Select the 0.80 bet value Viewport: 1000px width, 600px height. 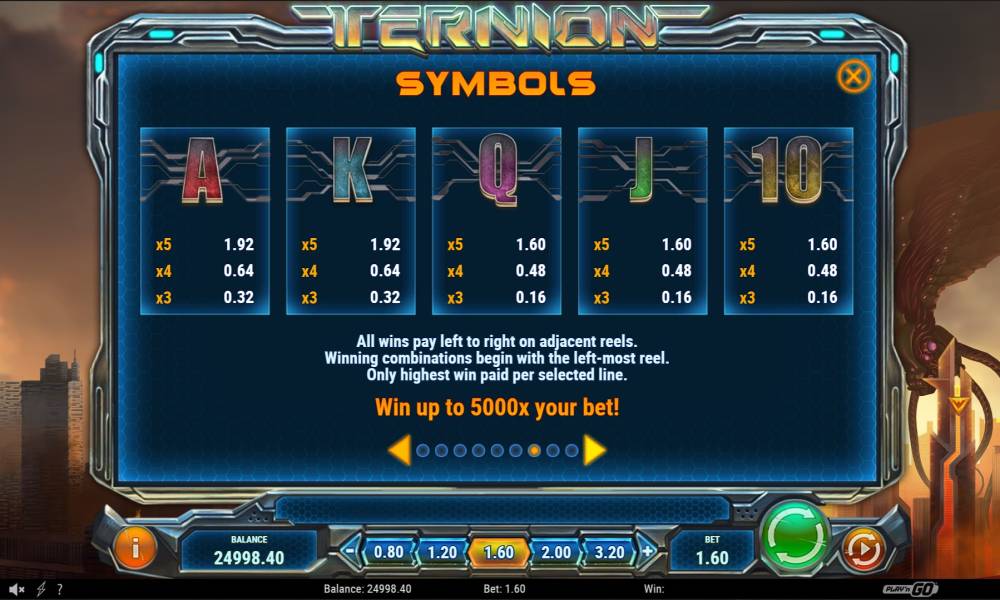click(388, 552)
